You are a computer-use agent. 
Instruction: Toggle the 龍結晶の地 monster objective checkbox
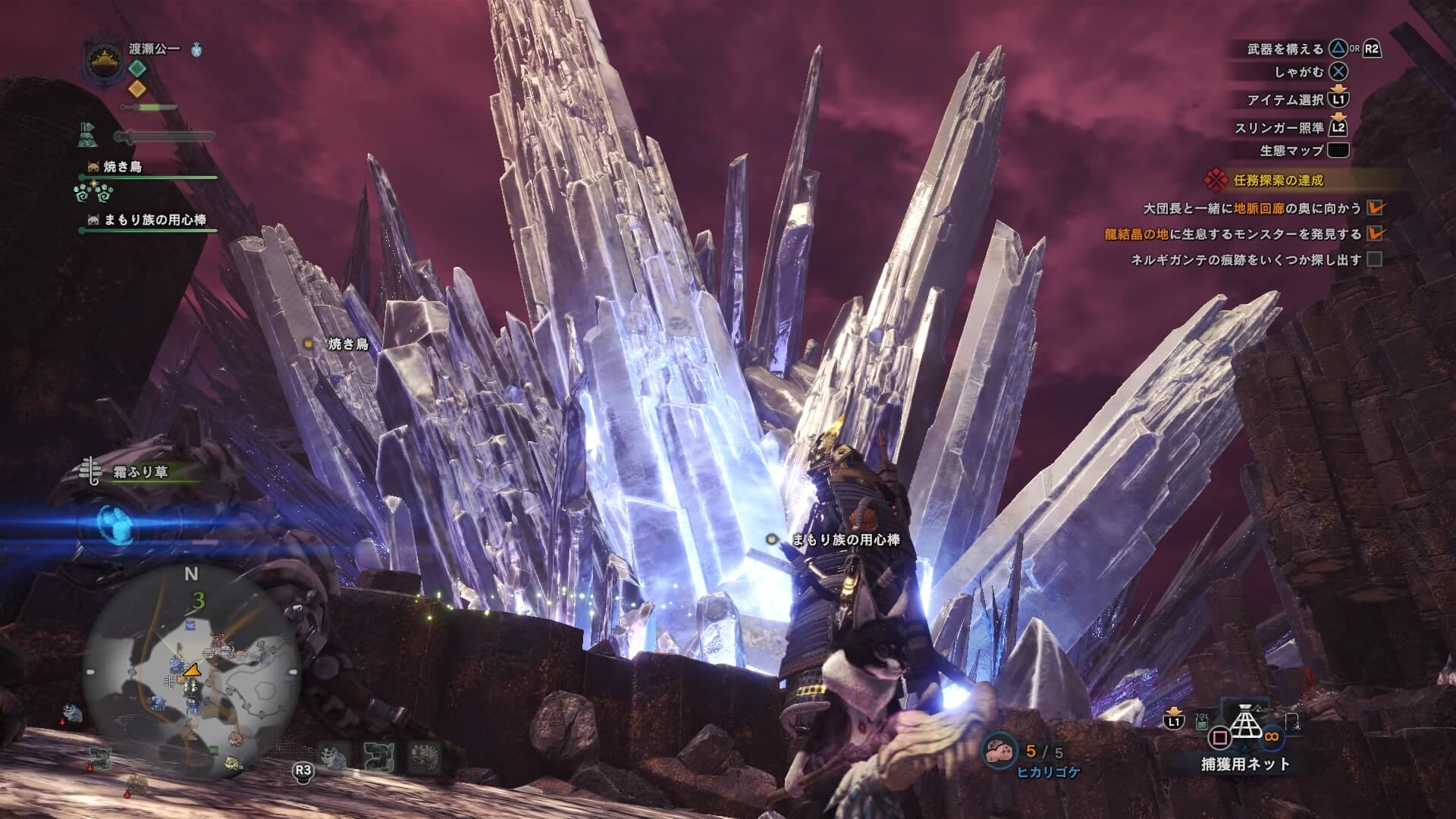1374,234
